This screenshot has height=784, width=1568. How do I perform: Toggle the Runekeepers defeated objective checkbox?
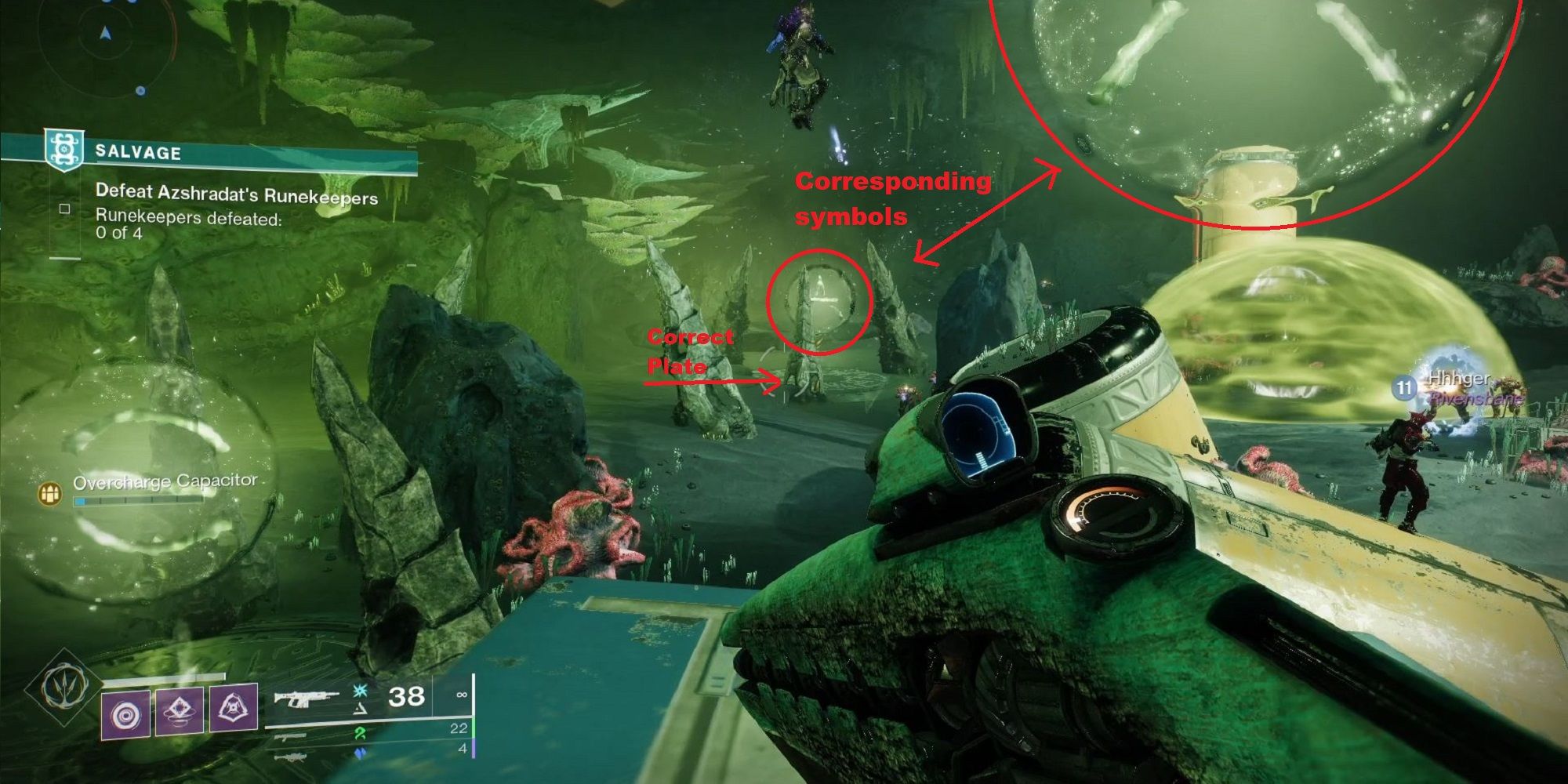point(64,210)
